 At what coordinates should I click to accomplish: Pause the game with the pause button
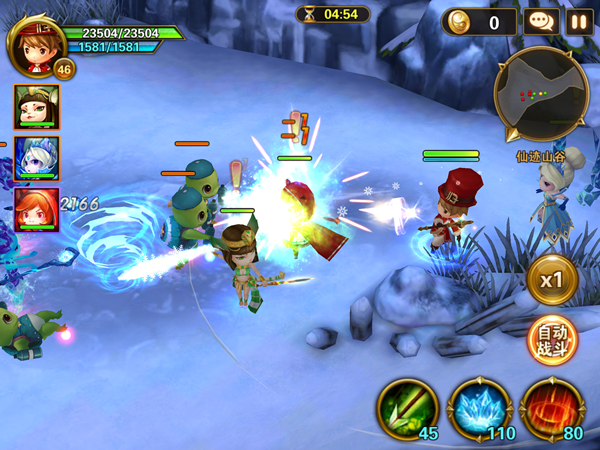coord(579,21)
